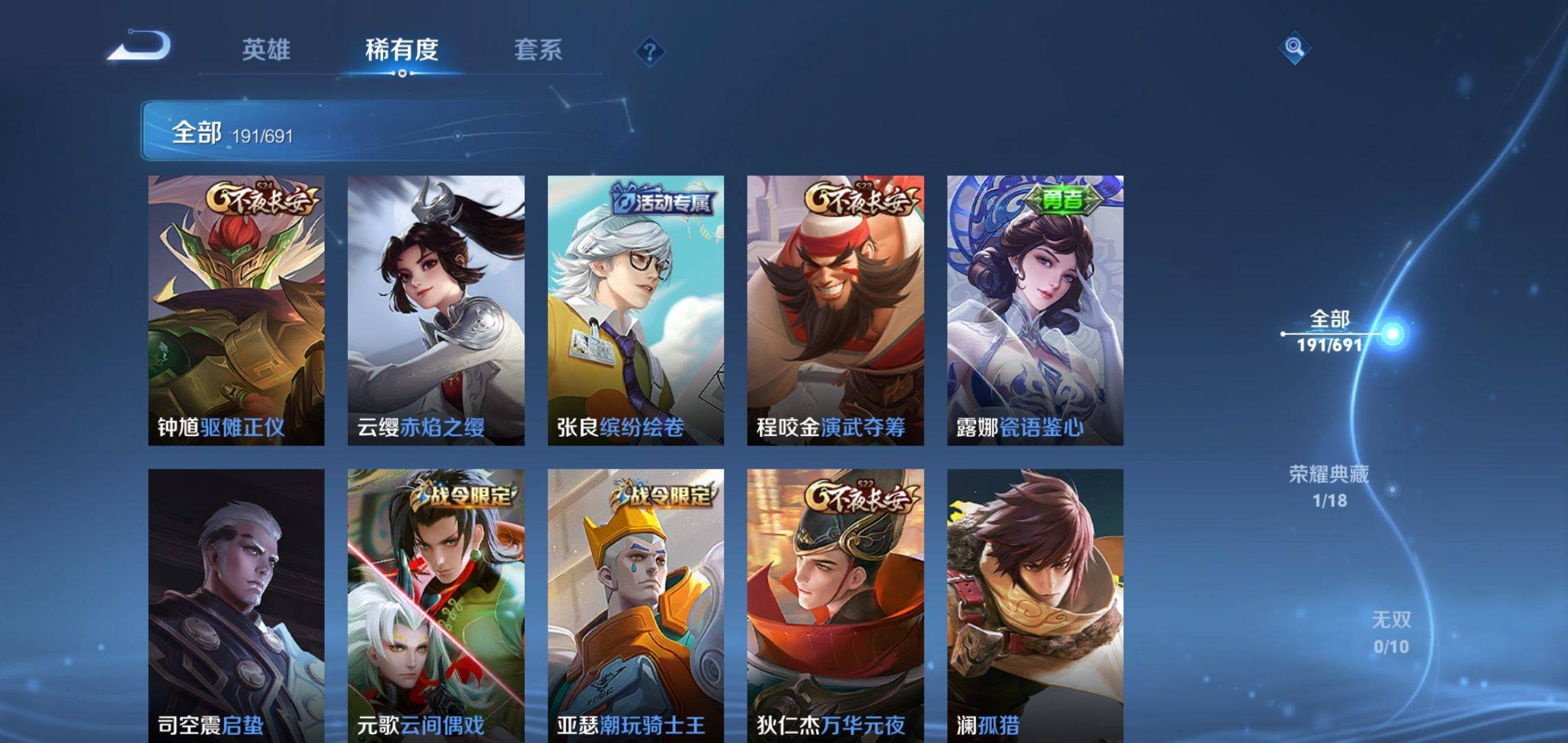Filter by 荣耀典藏 rarity

click(x=1329, y=486)
